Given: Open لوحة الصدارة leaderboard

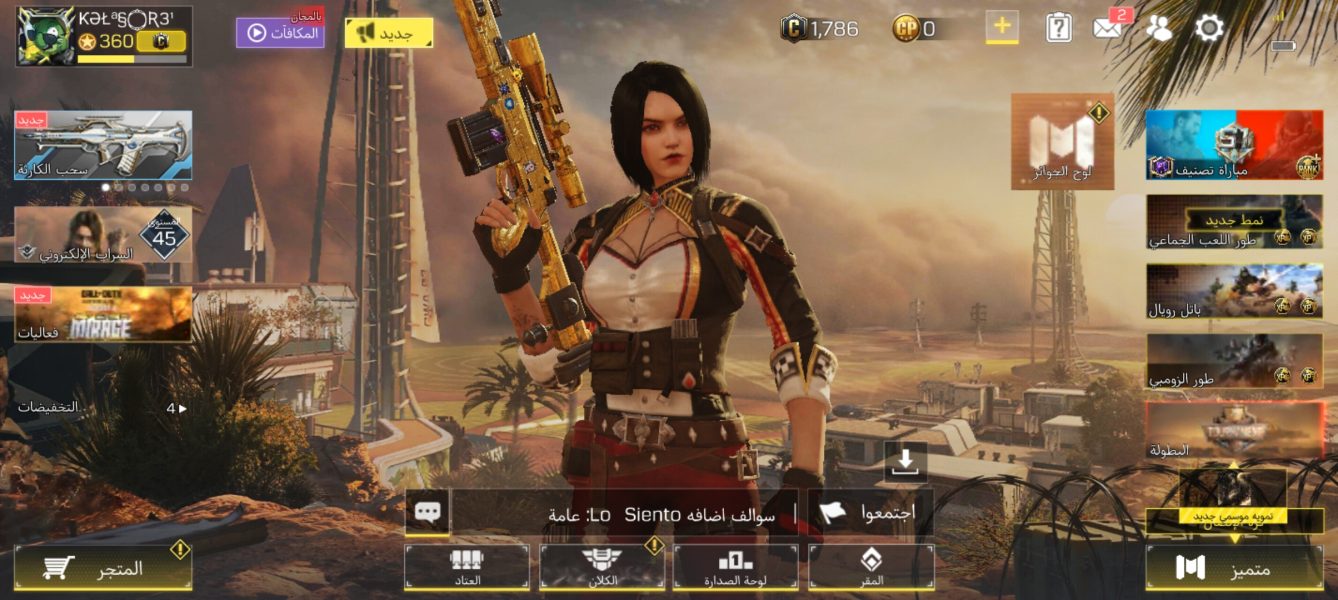Looking at the screenshot, I should [736, 567].
